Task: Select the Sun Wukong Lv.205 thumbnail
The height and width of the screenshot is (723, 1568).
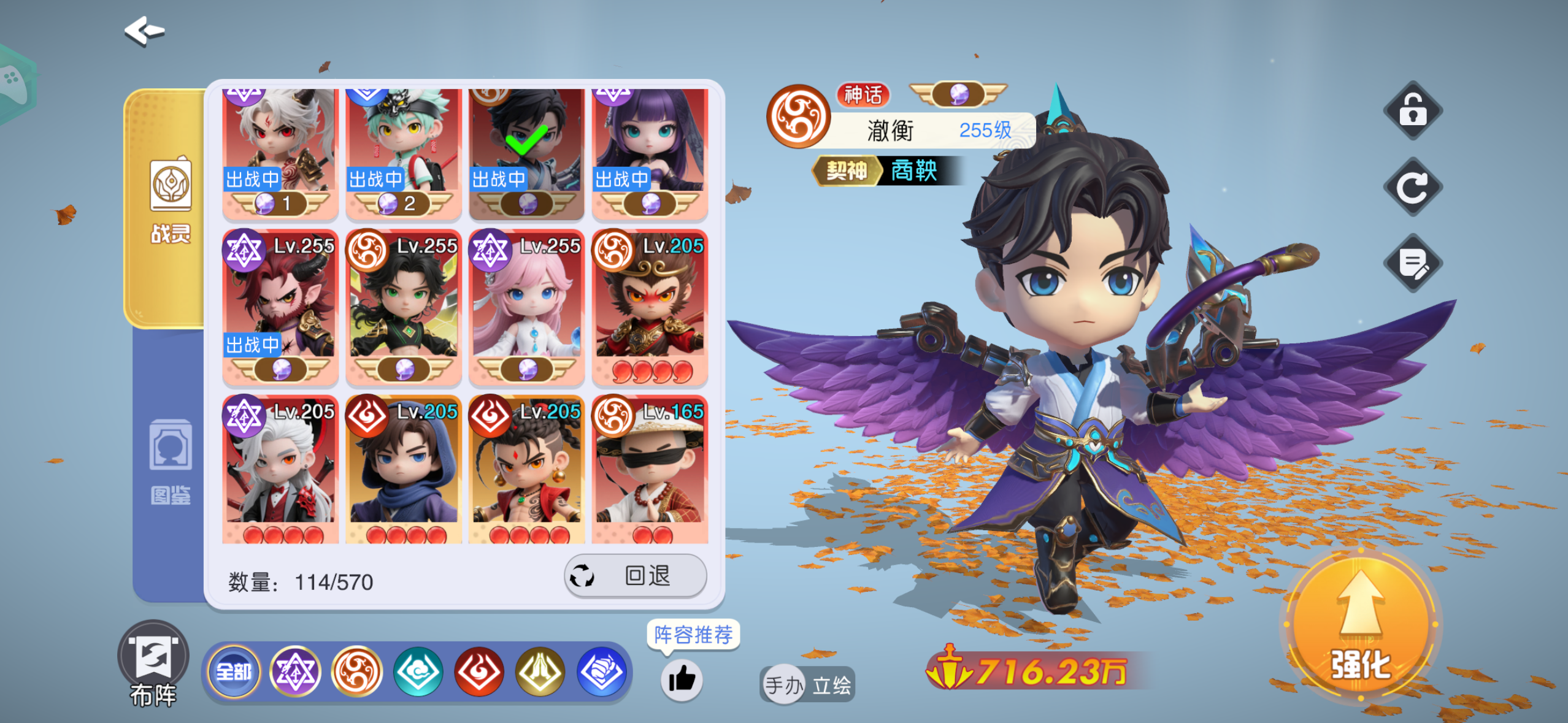Action: pyautogui.click(x=650, y=307)
